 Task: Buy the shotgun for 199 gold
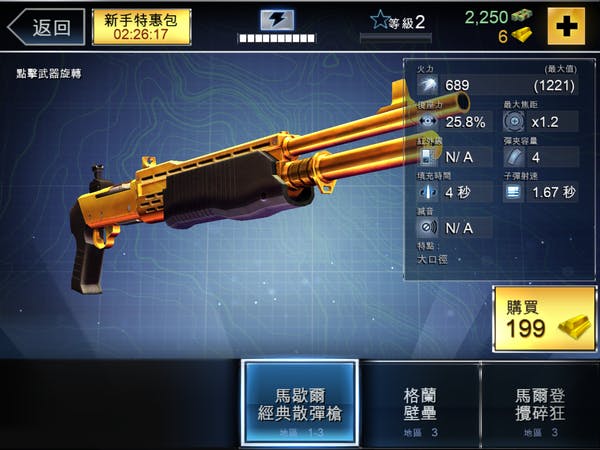[544, 319]
